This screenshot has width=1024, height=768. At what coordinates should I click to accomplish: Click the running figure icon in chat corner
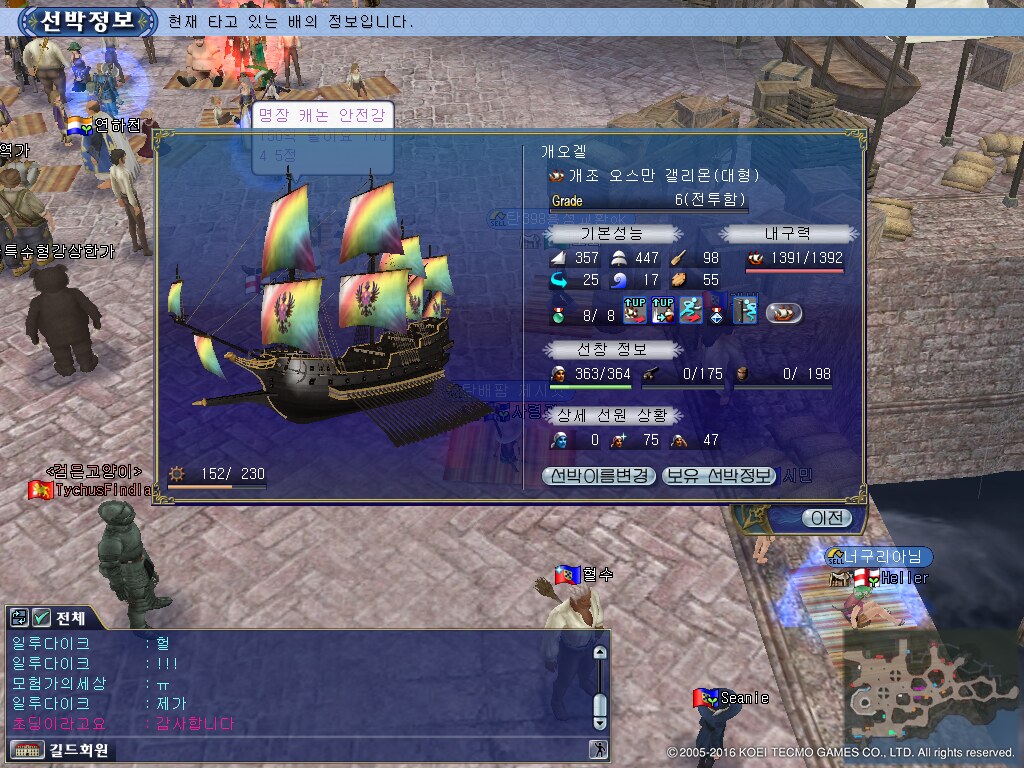[599, 749]
